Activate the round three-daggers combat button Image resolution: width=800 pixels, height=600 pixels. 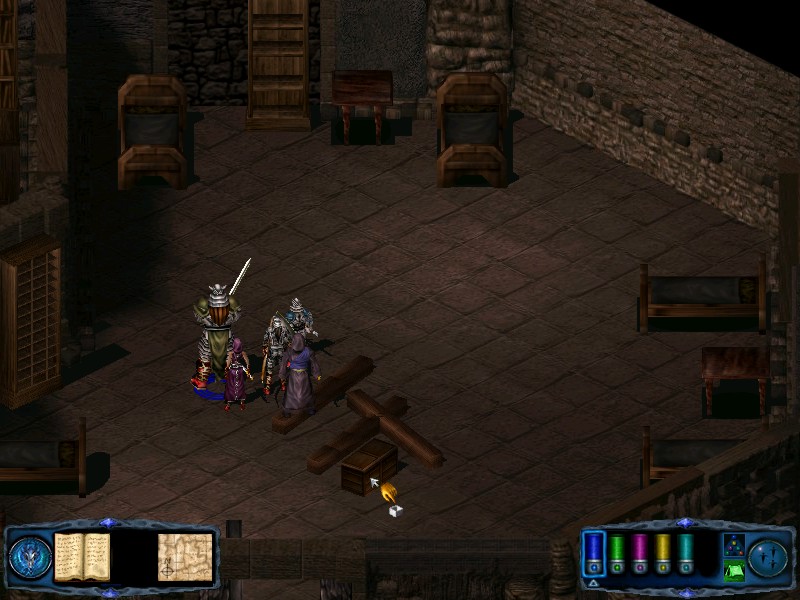point(768,557)
